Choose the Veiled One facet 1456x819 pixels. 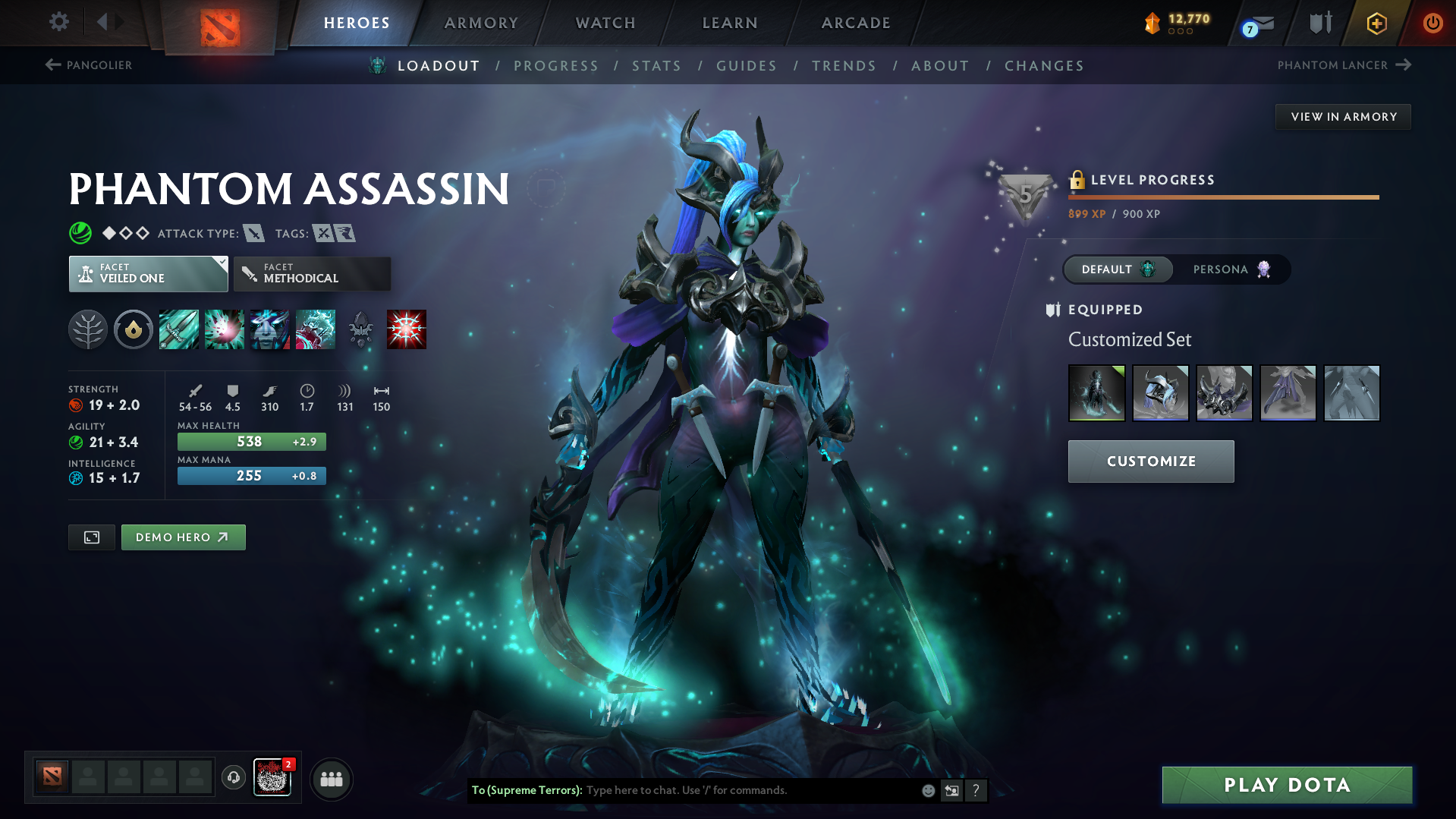[x=148, y=274]
